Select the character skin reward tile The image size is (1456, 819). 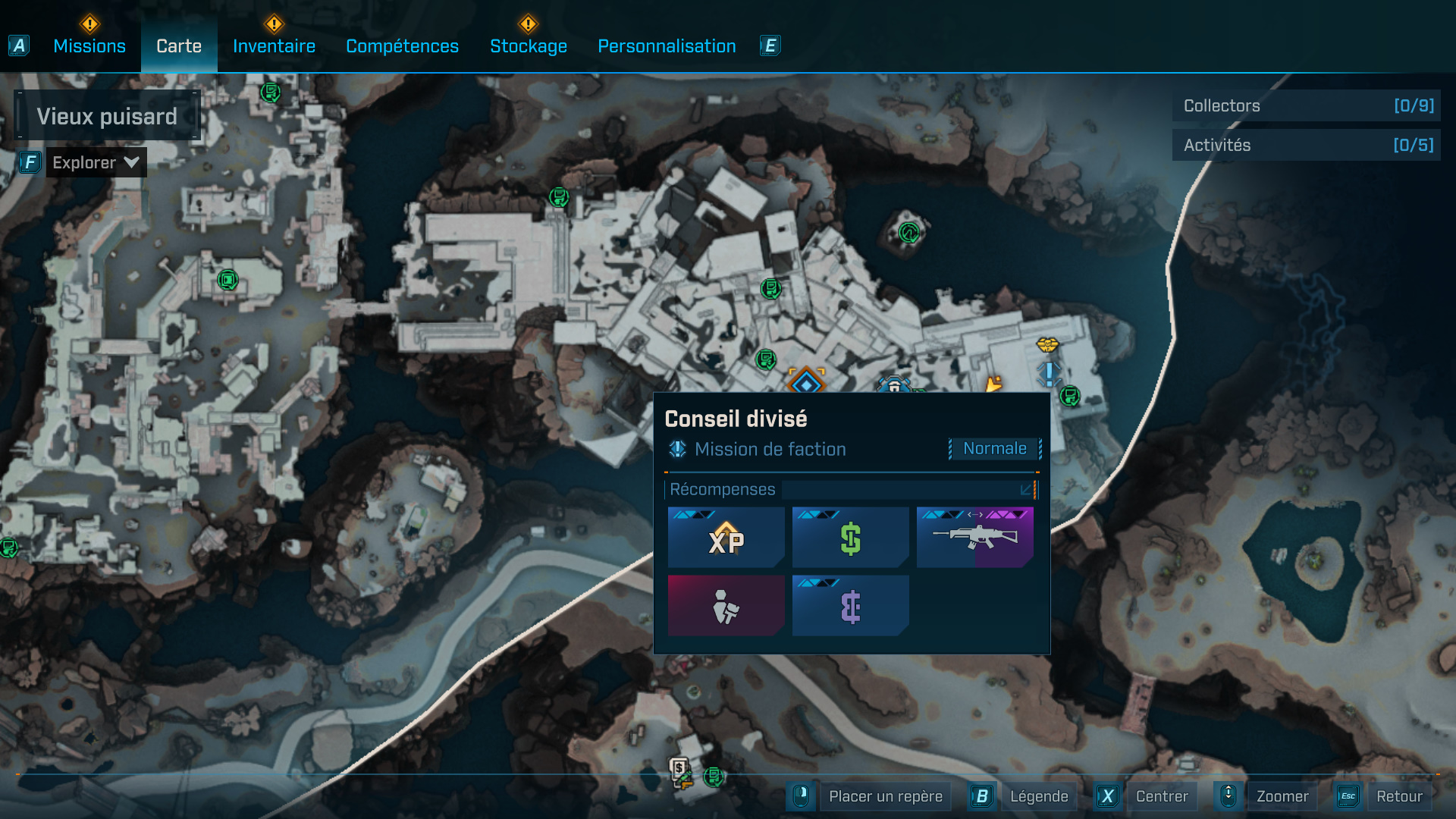point(726,606)
